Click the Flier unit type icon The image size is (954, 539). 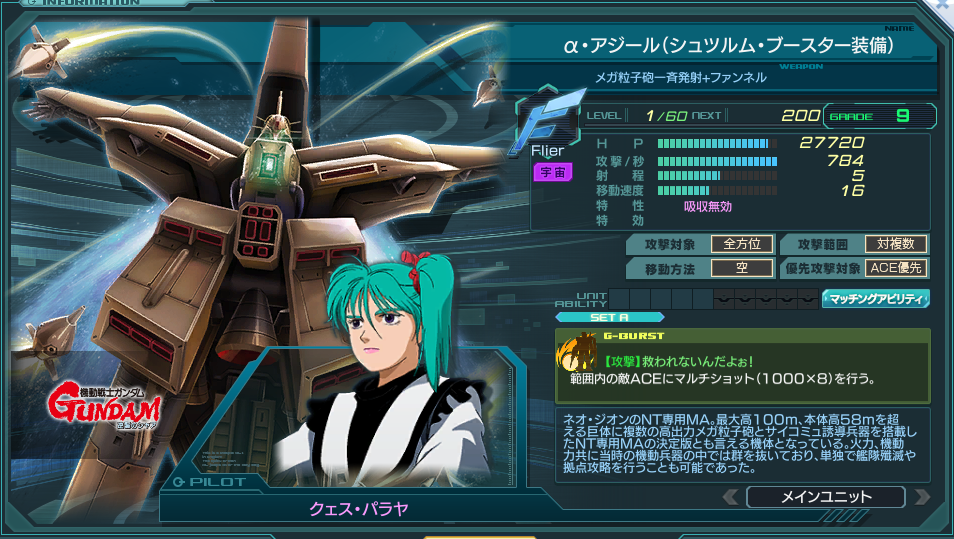point(546,125)
